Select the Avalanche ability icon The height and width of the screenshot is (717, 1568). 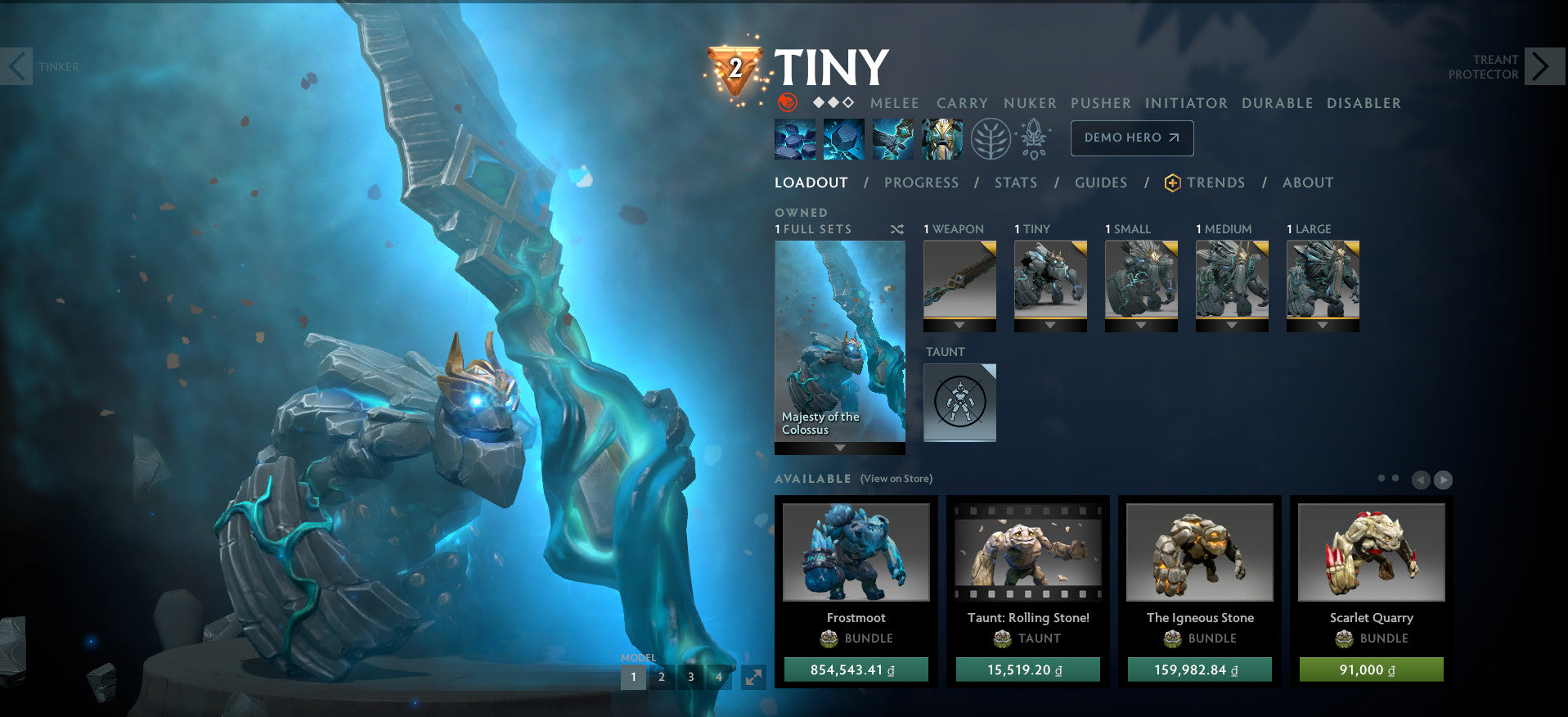click(793, 138)
